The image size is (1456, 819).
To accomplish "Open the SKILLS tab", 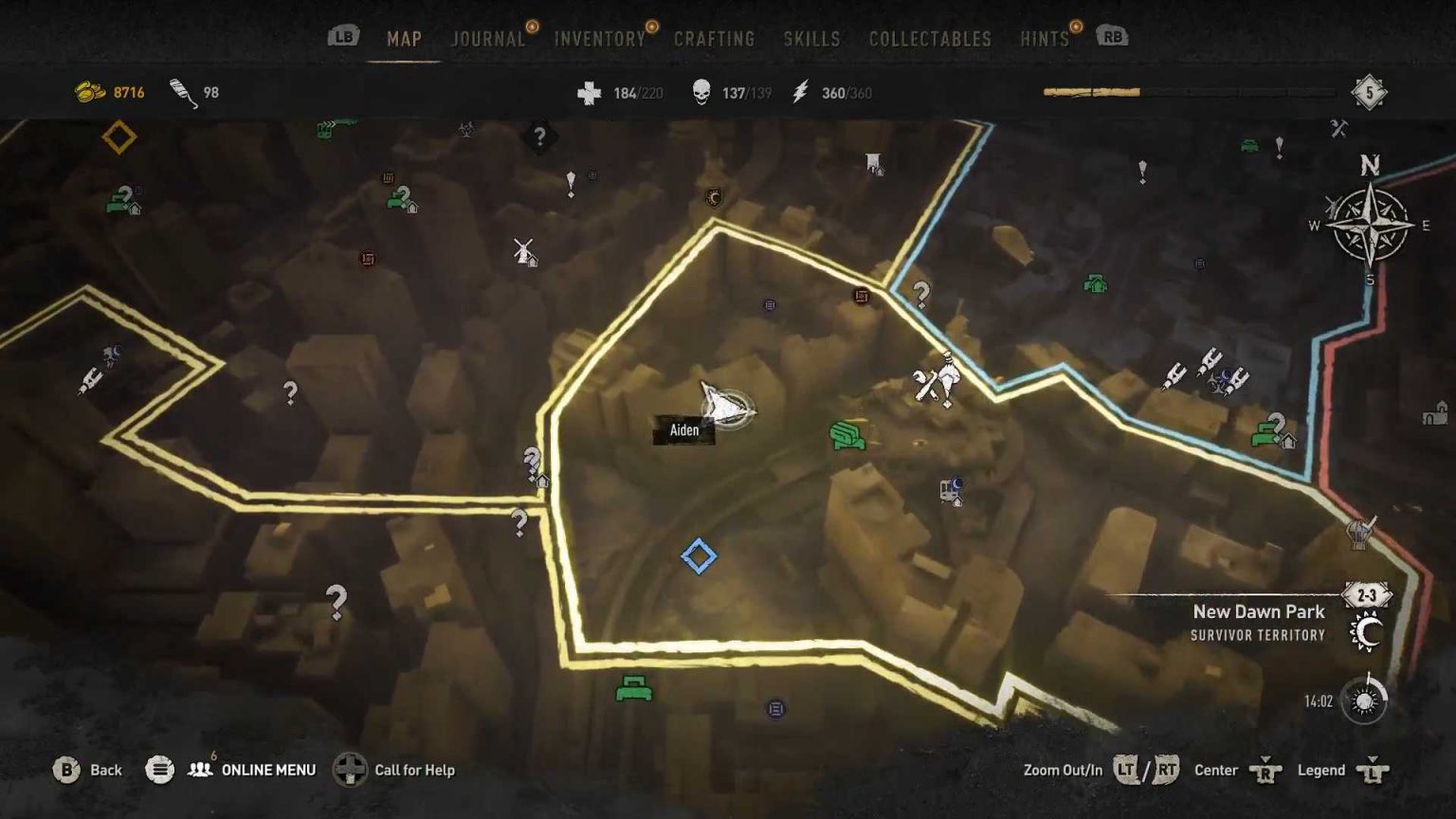I will pyautogui.click(x=811, y=39).
